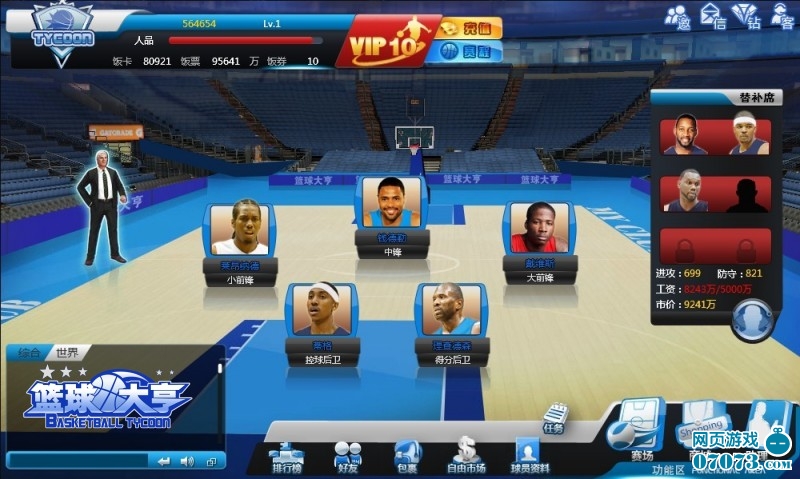Open the invite friends icon
800x479 pixels.
678,17
